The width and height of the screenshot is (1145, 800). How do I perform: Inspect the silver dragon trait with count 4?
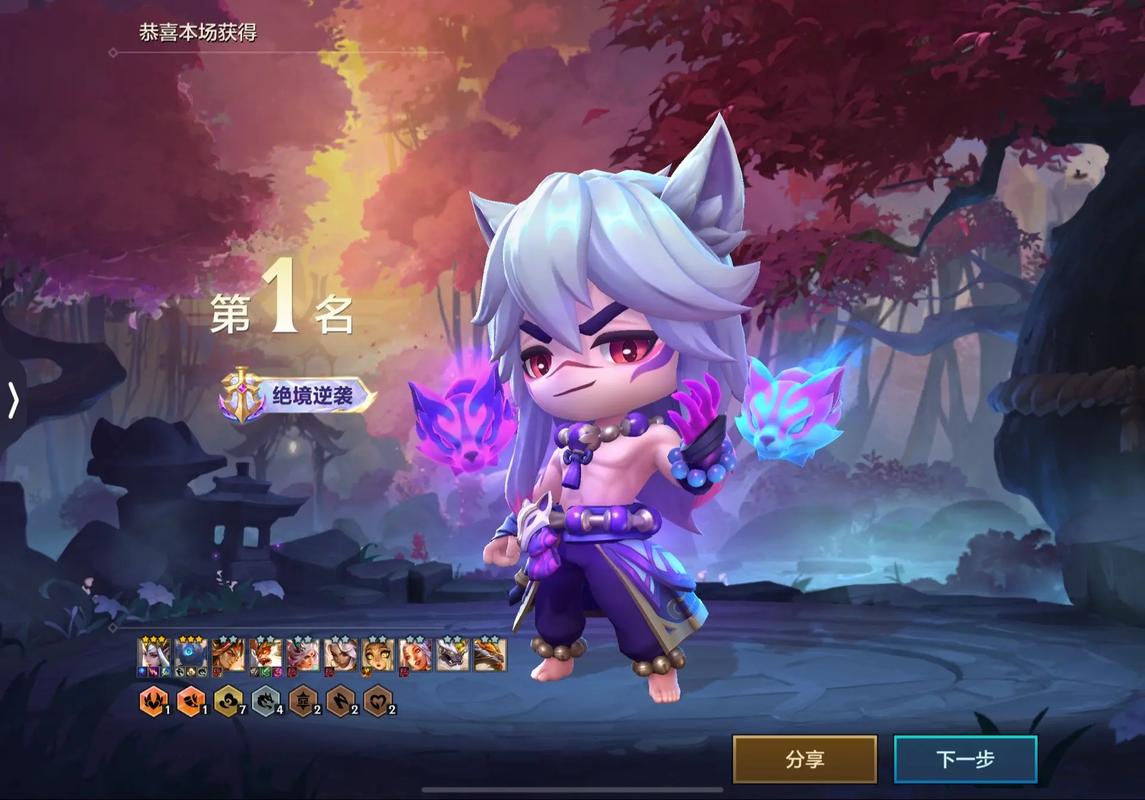(x=264, y=702)
